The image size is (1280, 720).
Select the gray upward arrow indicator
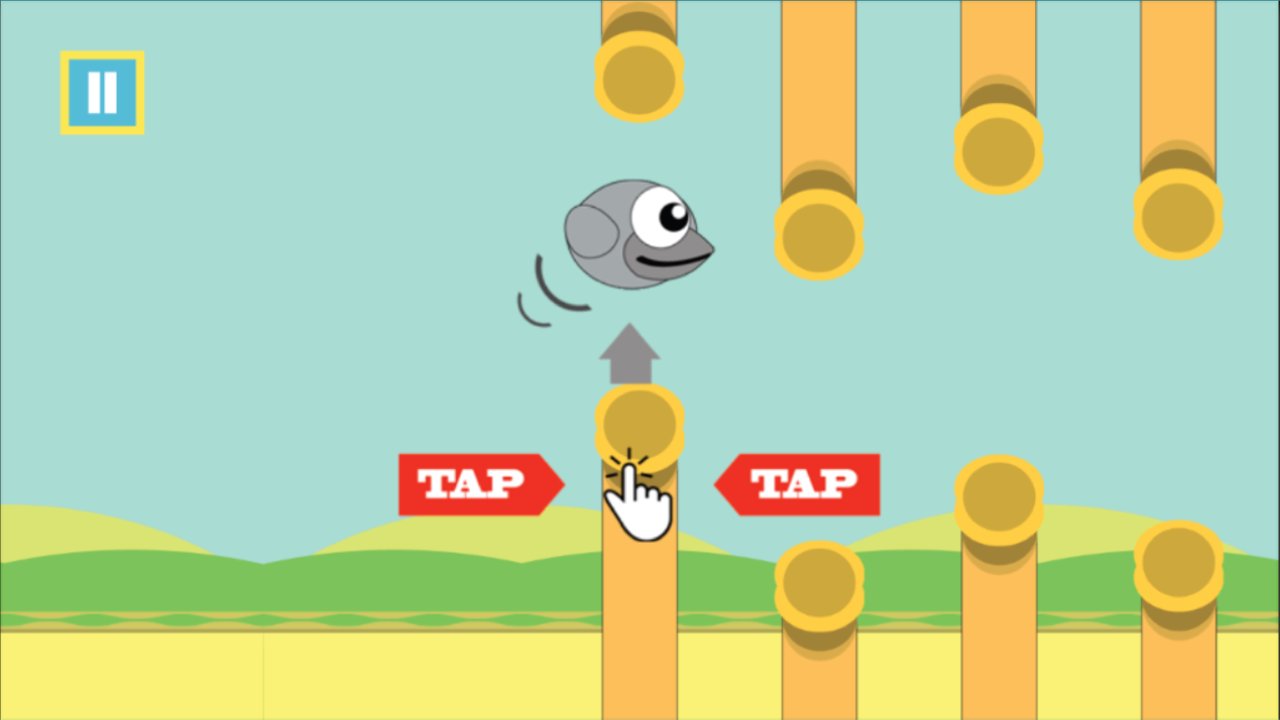pos(628,355)
